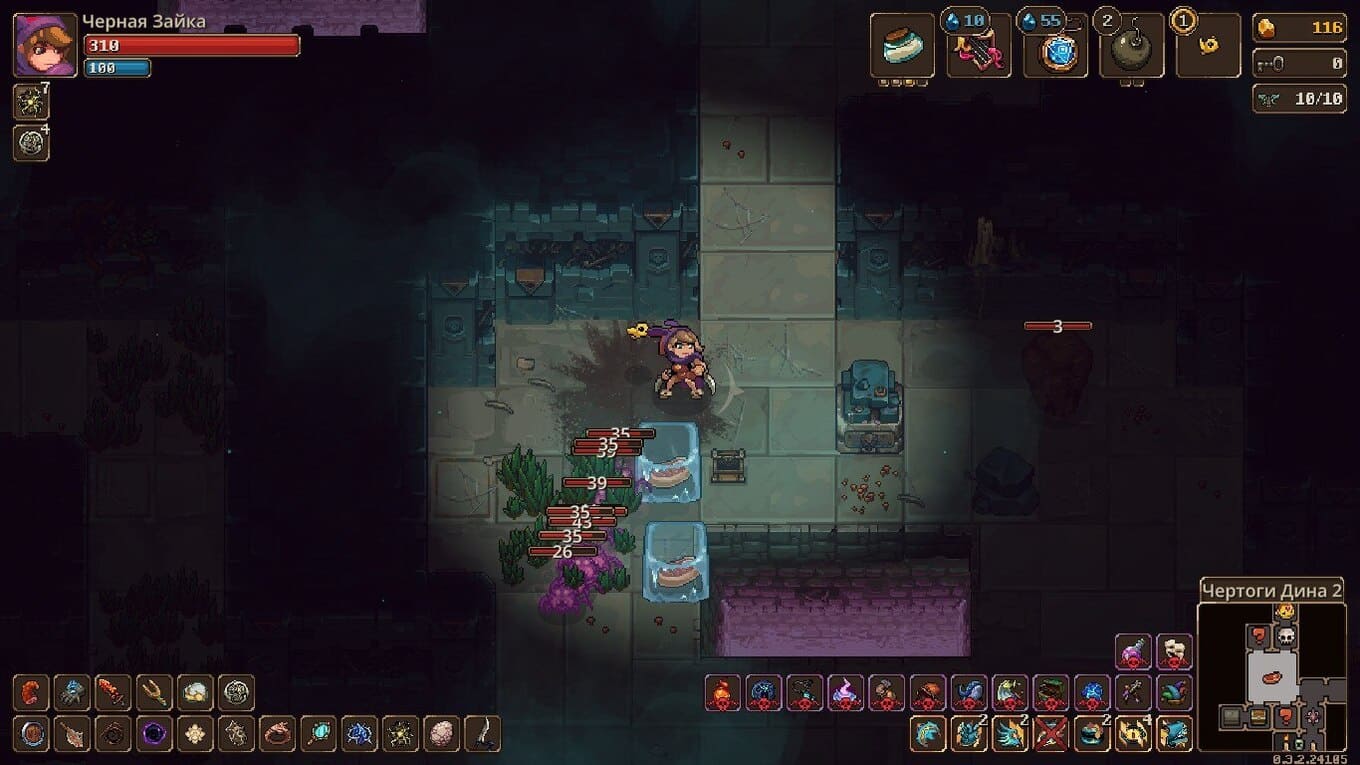1360x765 pixels.
Task: Select the curved white feather relic
Action: (x=482, y=734)
